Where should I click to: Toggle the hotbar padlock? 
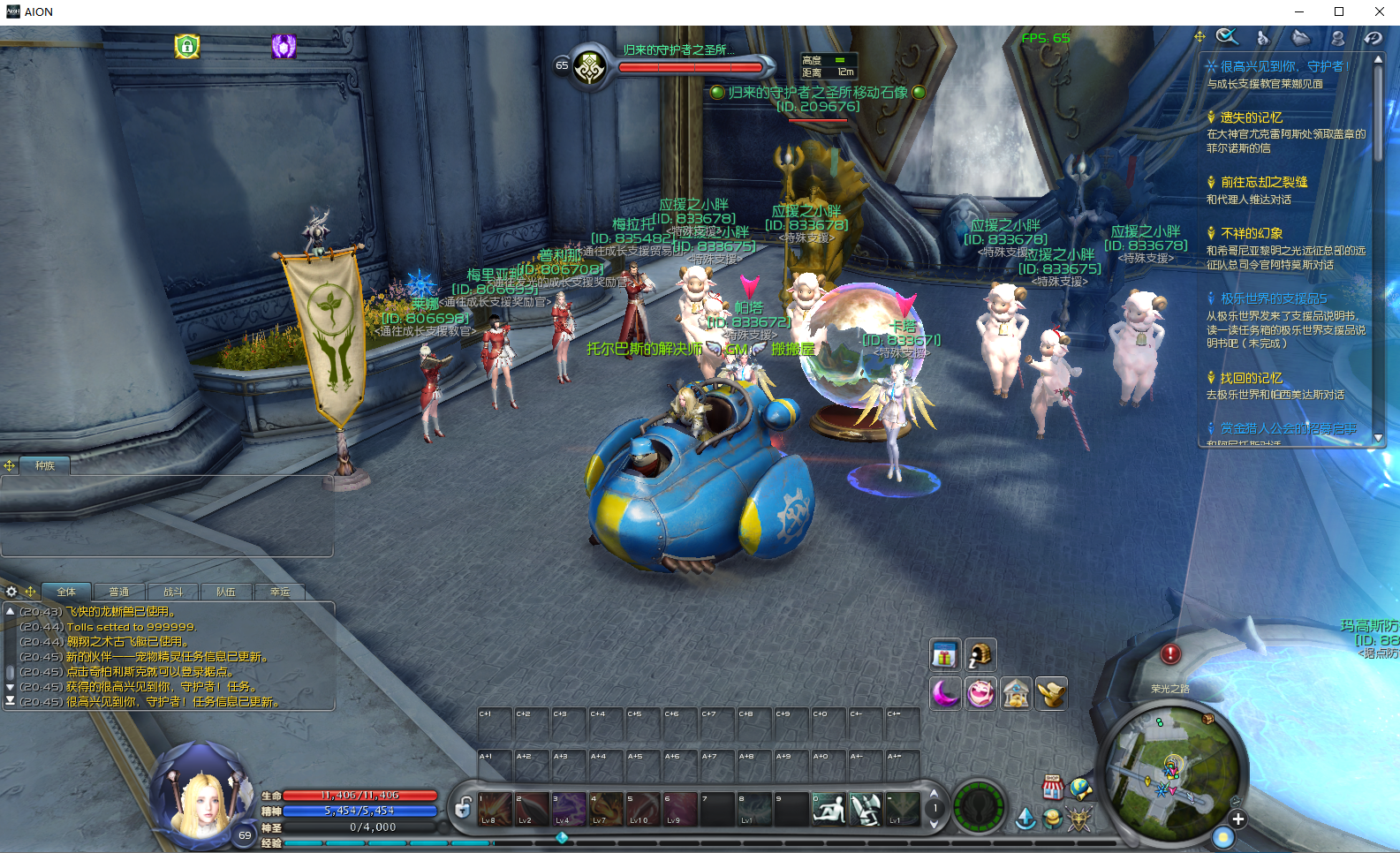463,807
